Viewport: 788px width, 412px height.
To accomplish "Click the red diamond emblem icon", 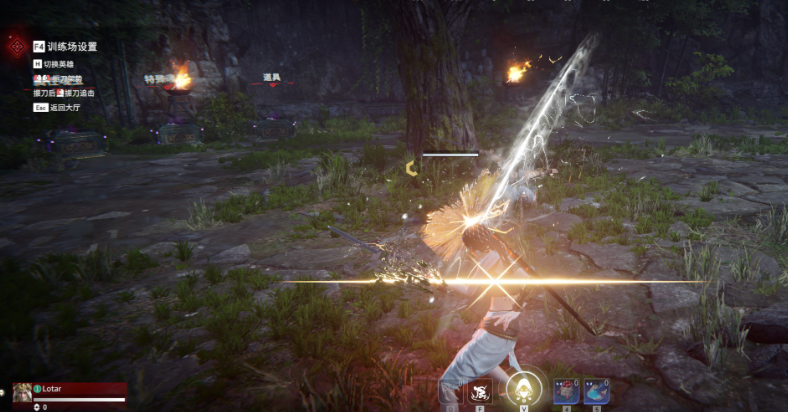I will point(15,46).
